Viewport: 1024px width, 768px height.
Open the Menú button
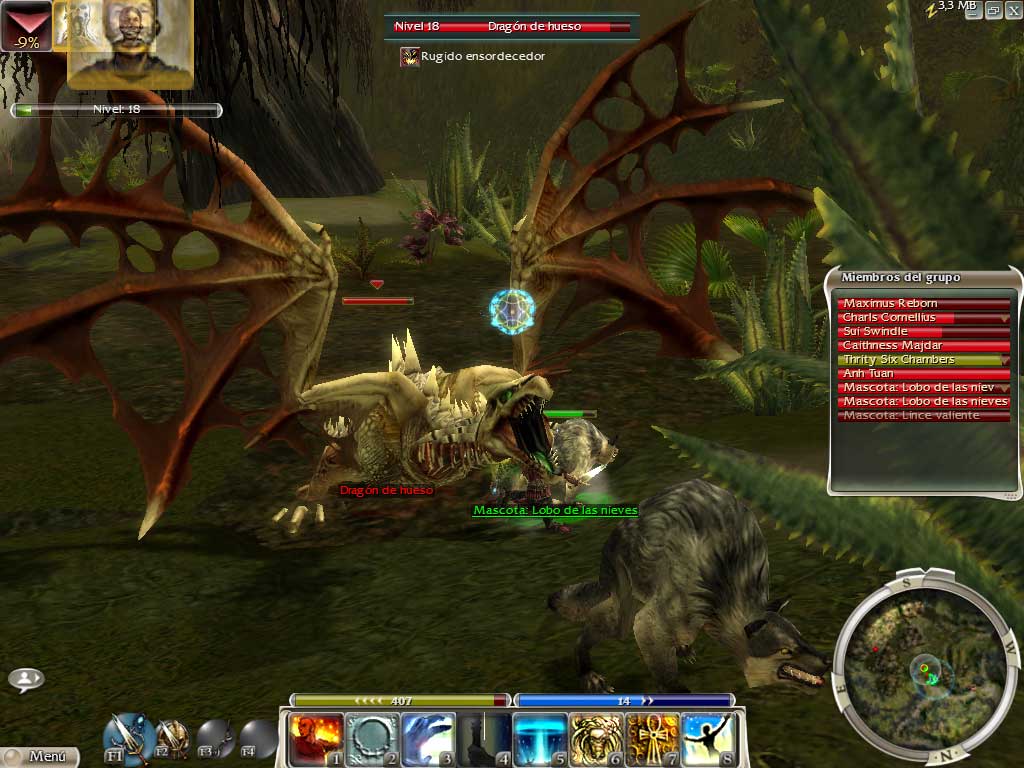click(x=40, y=757)
